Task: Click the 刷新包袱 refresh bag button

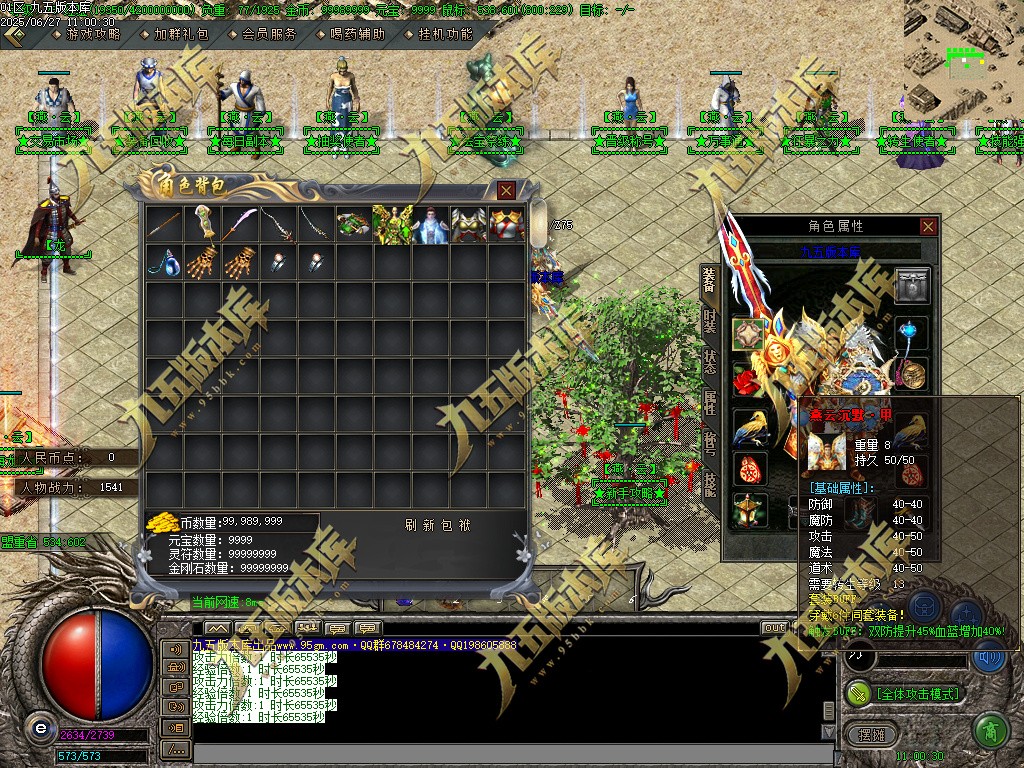Action: (x=437, y=525)
